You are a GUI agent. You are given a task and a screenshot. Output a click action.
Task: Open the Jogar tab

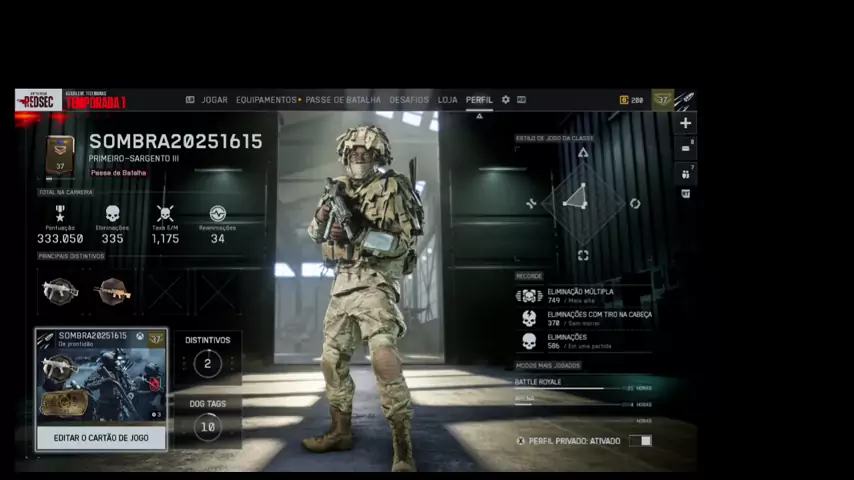pyautogui.click(x=214, y=100)
